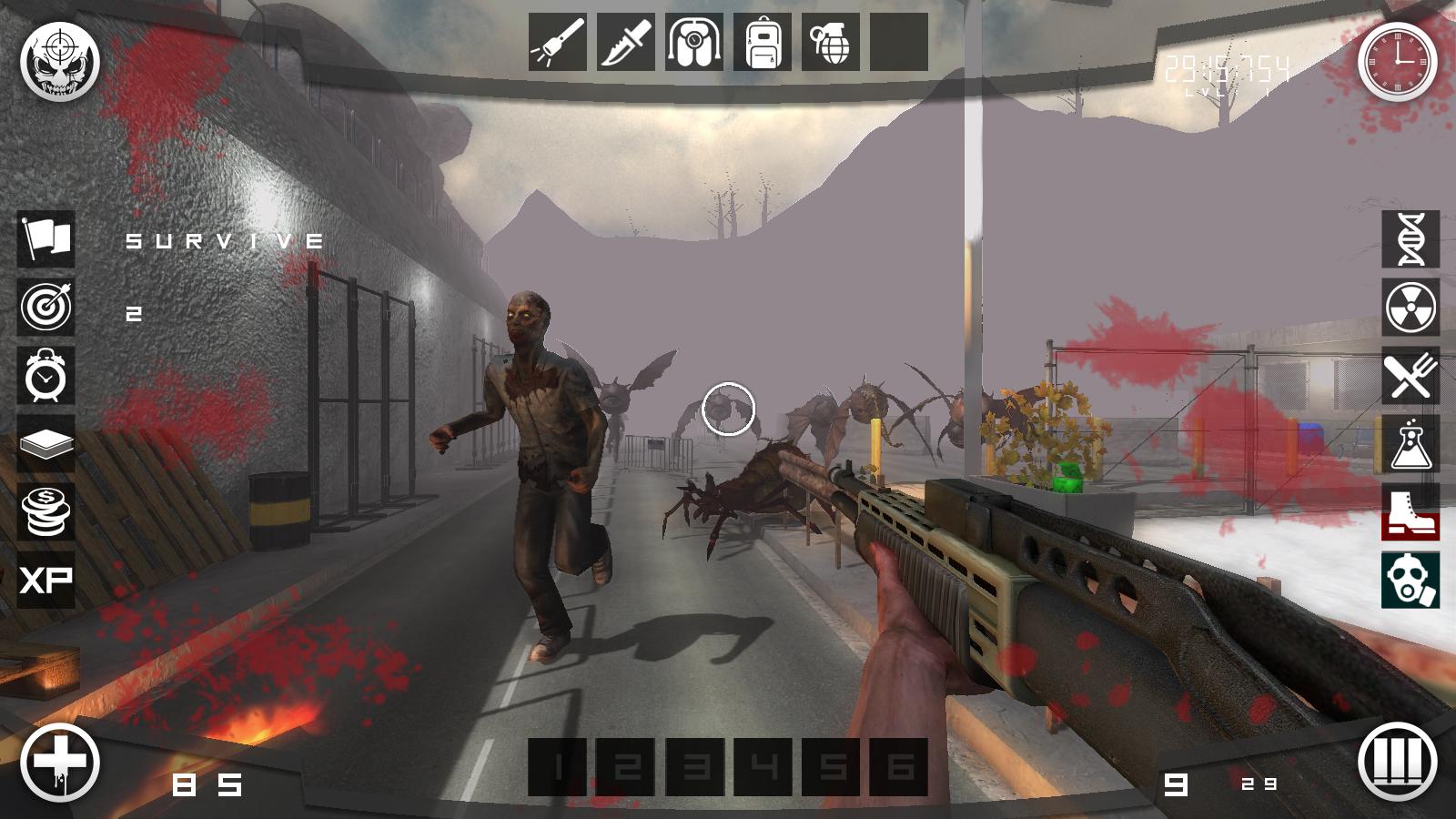Viewport: 1456px width, 819px height.
Task: Select the rebreather gear slot
Action: tap(694, 42)
